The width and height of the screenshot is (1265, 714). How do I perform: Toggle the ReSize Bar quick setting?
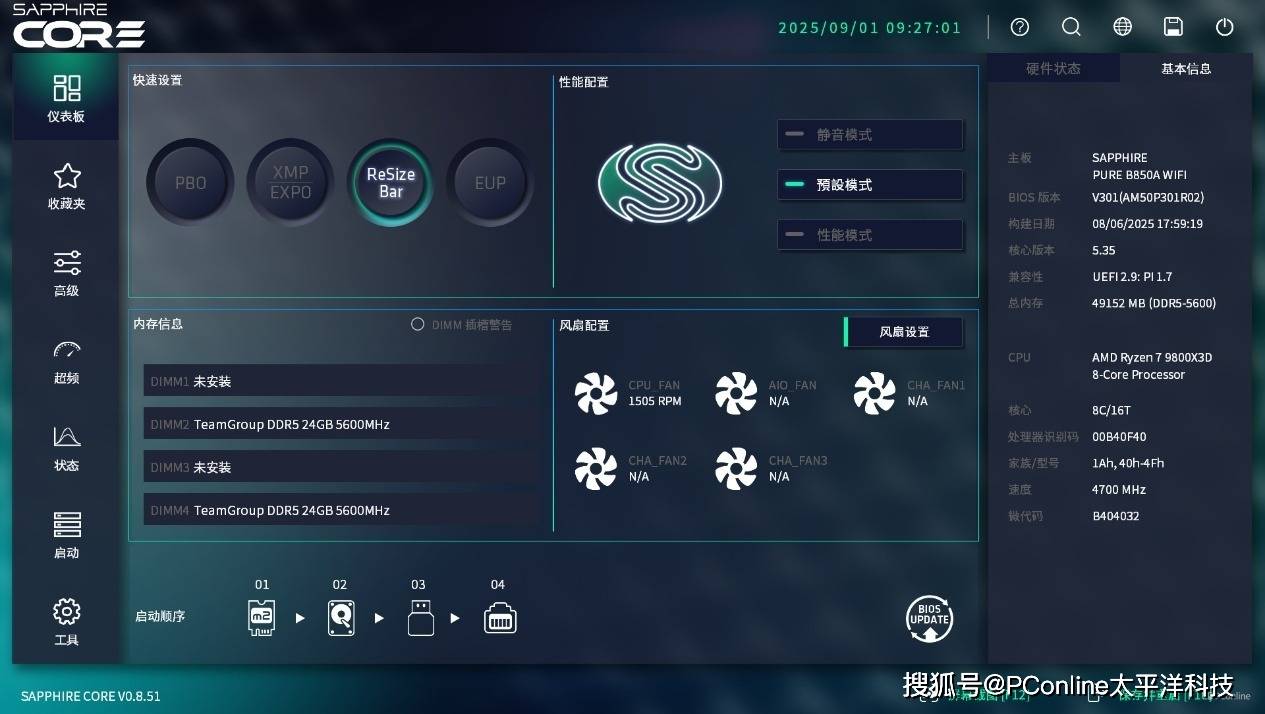390,183
